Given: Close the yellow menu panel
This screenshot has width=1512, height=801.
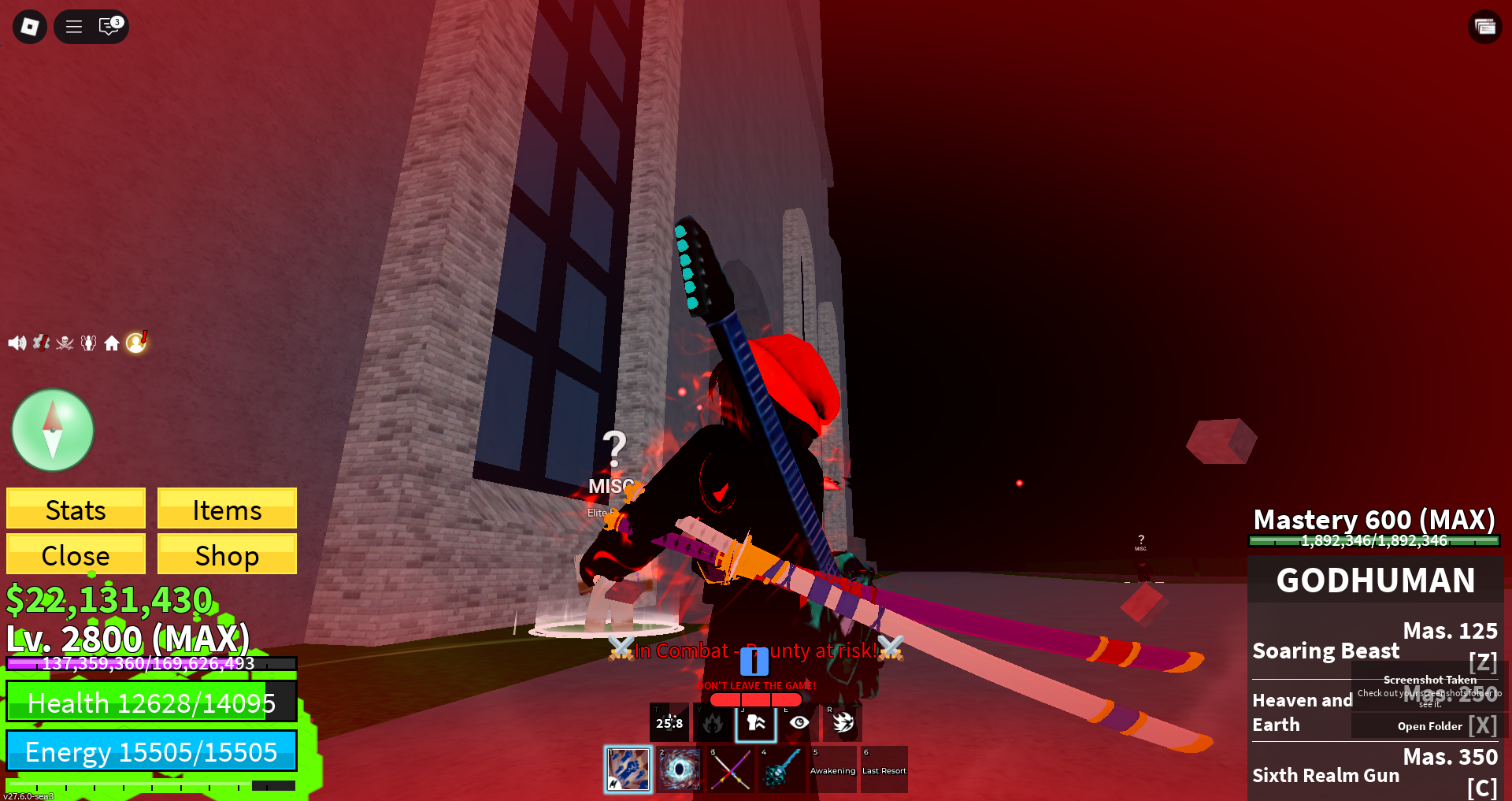Looking at the screenshot, I should coord(76,554).
